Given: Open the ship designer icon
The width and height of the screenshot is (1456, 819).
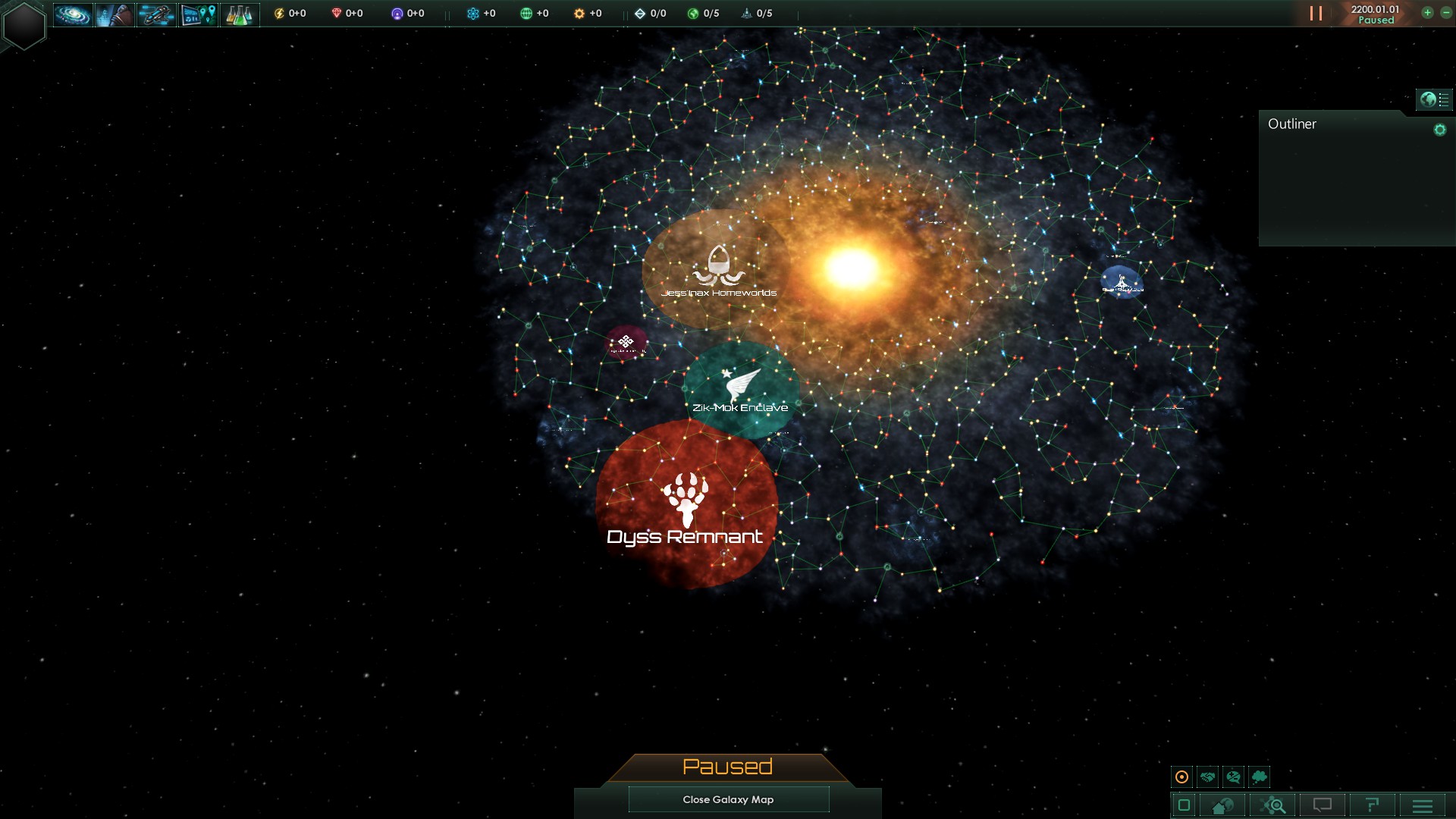Looking at the screenshot, I should (x=156, y=14).
